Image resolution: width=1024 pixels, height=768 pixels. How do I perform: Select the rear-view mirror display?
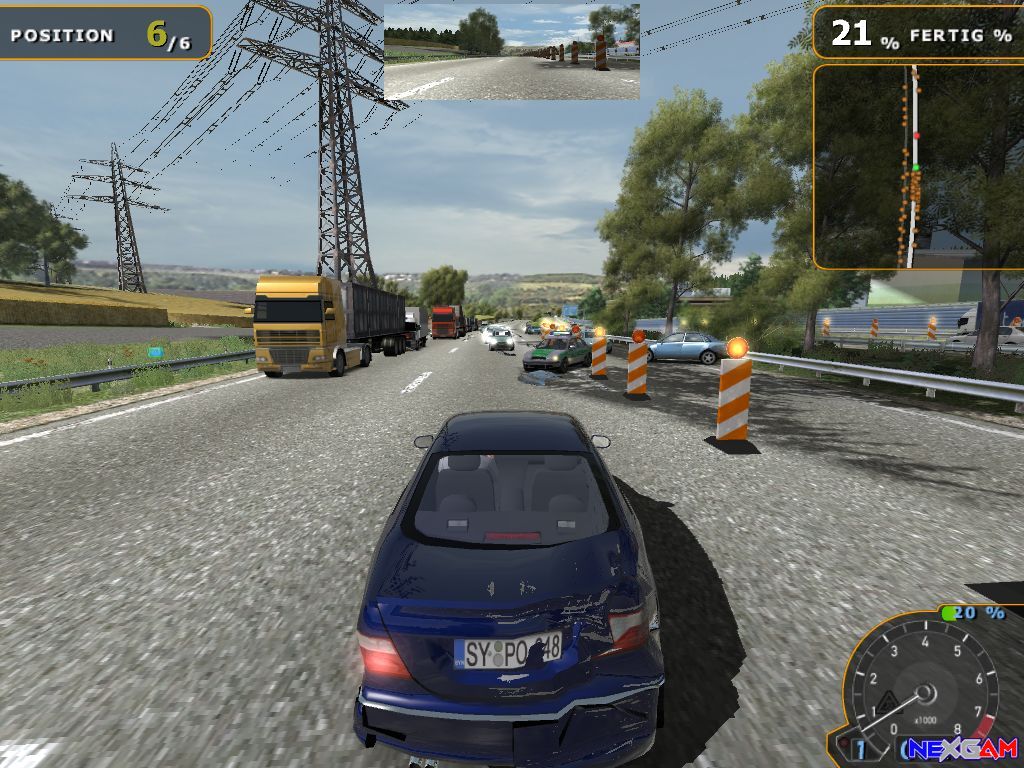point(511,52)
